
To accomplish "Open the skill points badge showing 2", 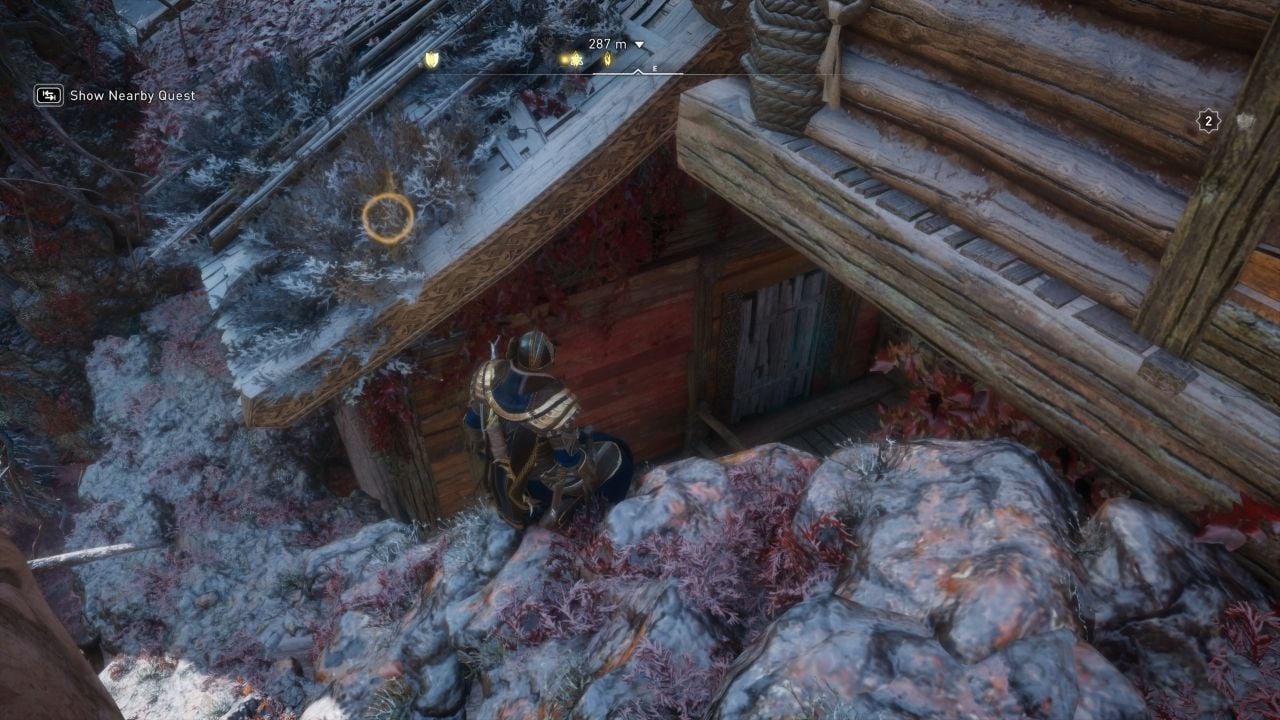I will pyautogui.click(x=1208, y=121).
